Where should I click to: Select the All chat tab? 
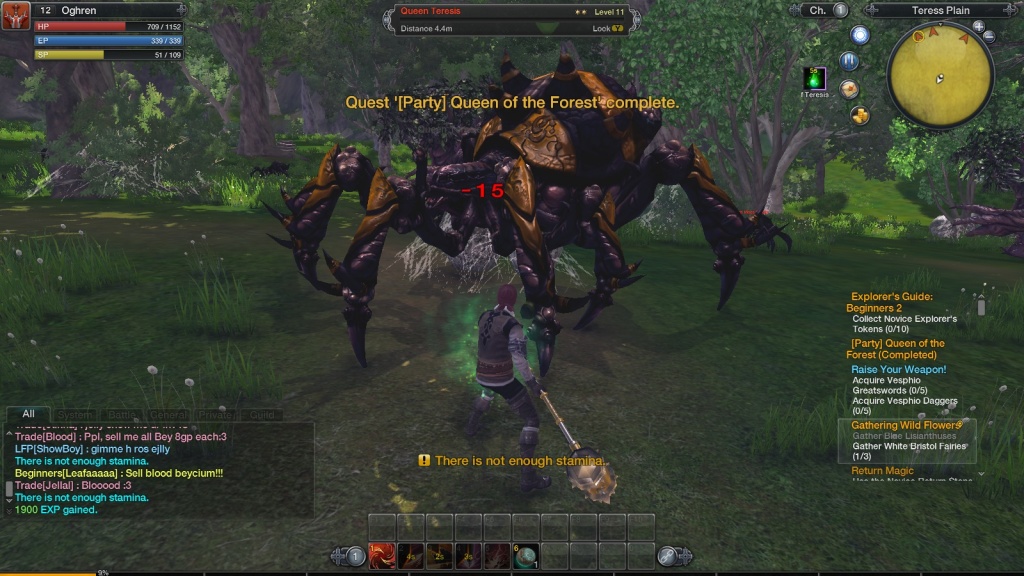point(28,414)
